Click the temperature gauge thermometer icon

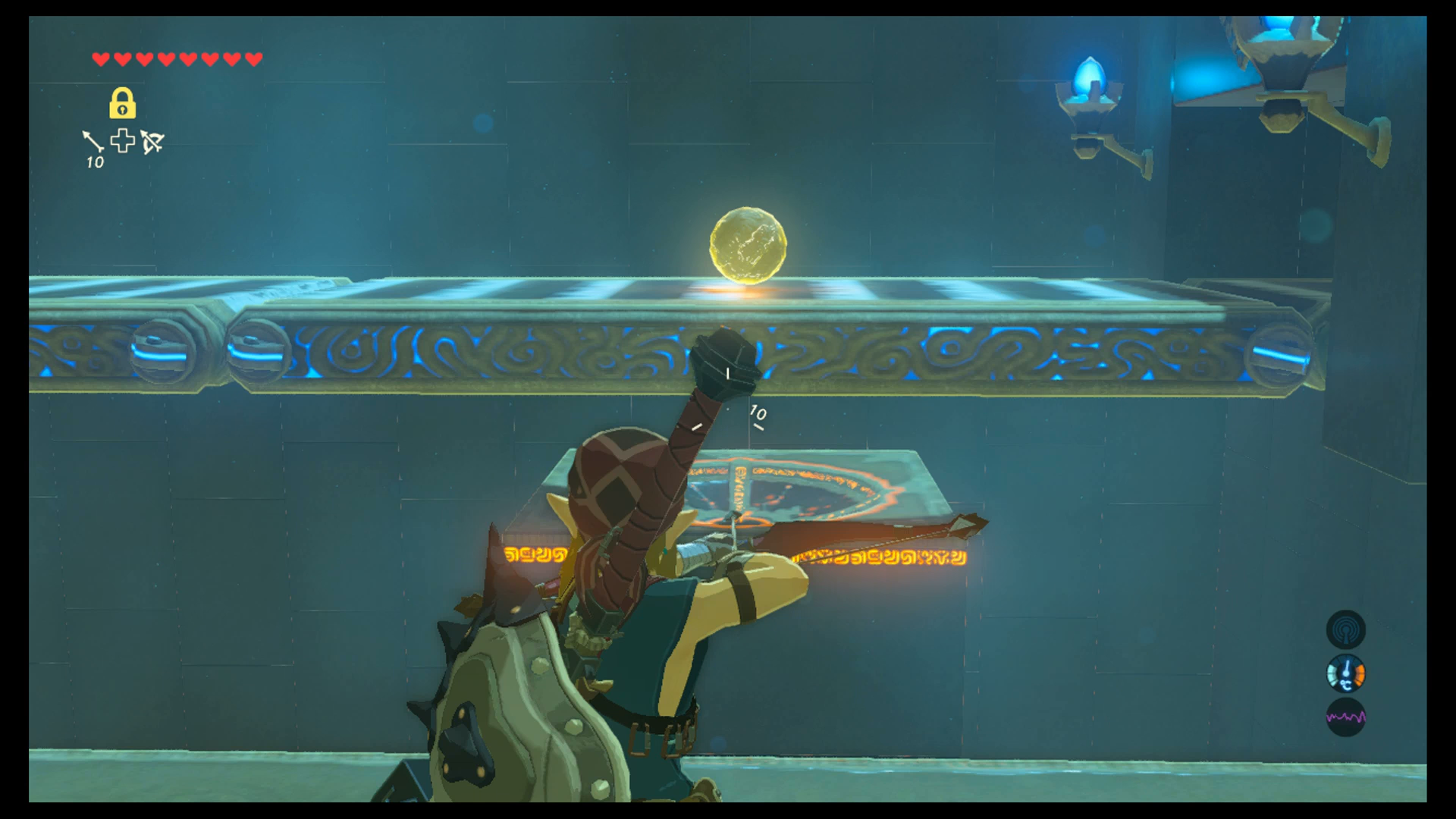(1346, 674)
